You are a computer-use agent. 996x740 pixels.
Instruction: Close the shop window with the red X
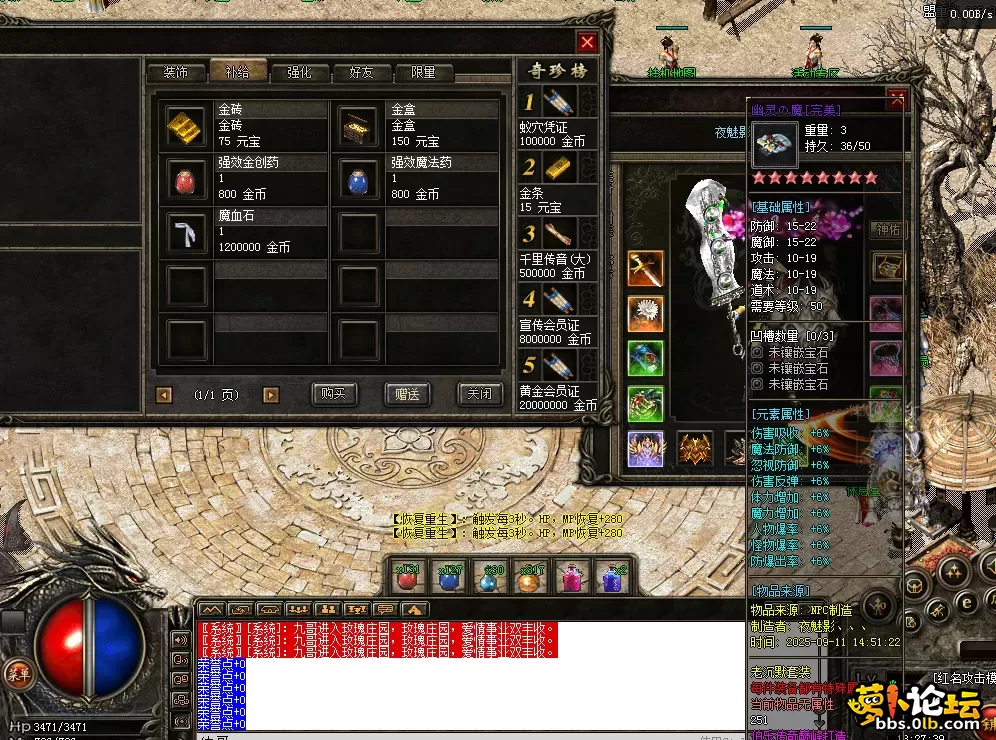click(x=587, y=42)
